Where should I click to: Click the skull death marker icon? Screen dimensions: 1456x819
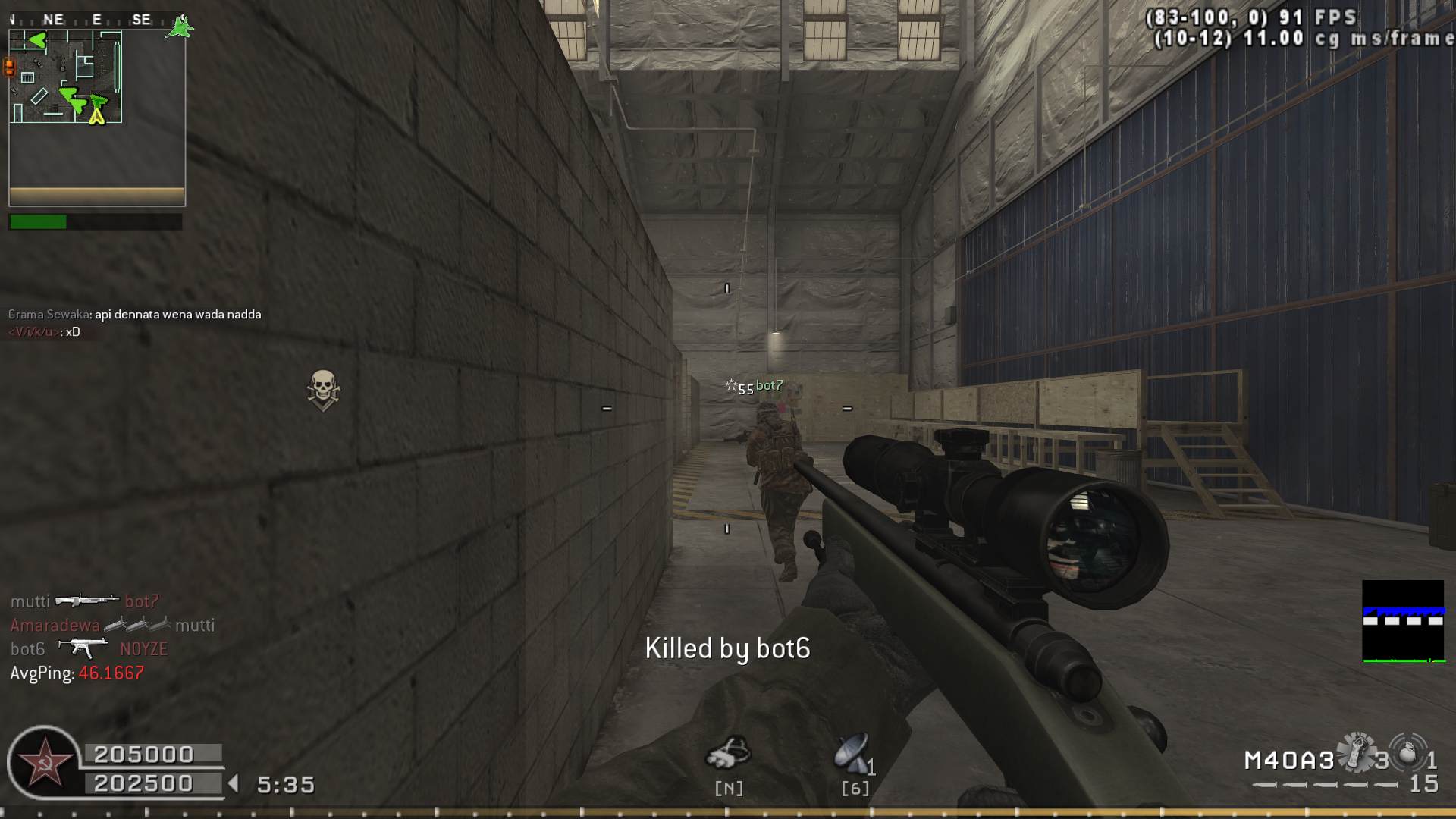point(323,390)
